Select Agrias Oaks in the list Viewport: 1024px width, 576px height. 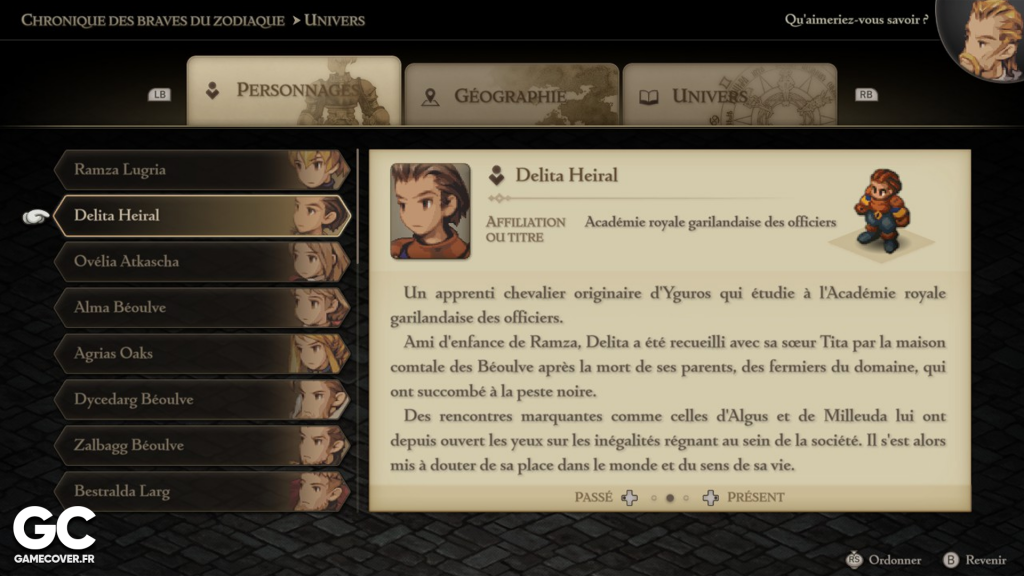(x=200, y=354)
